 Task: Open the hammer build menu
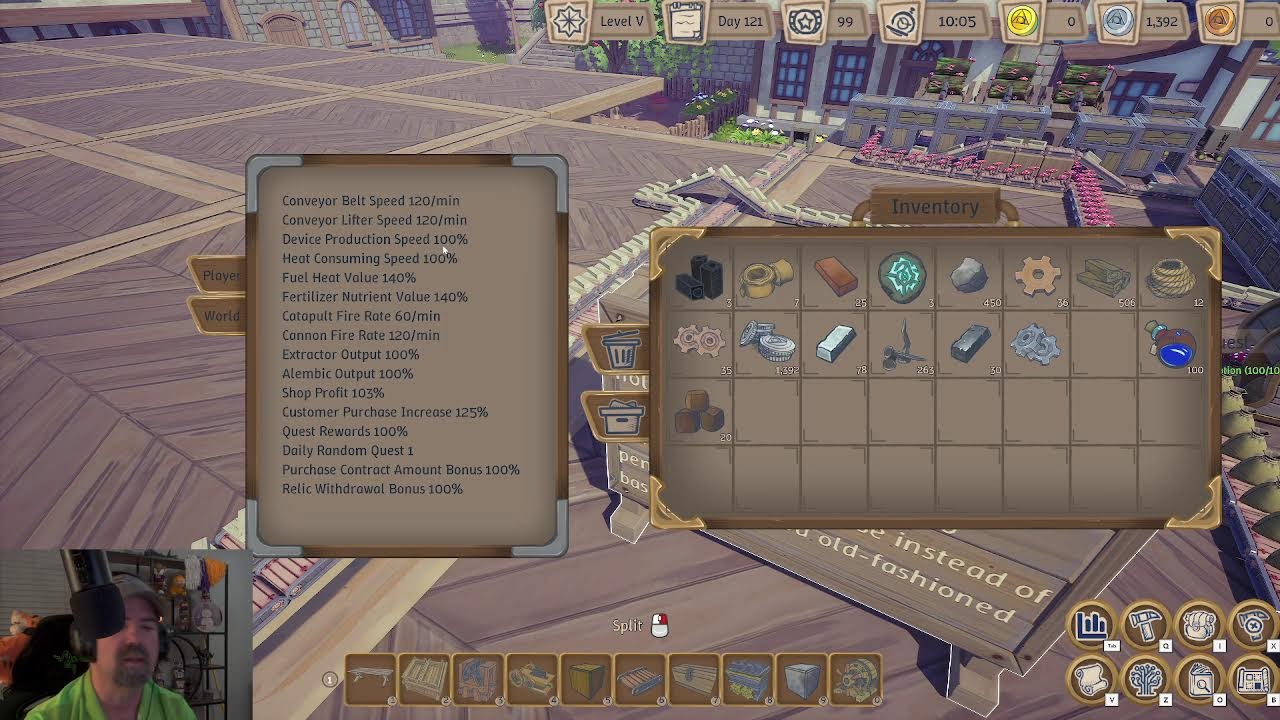[1145, 625]
